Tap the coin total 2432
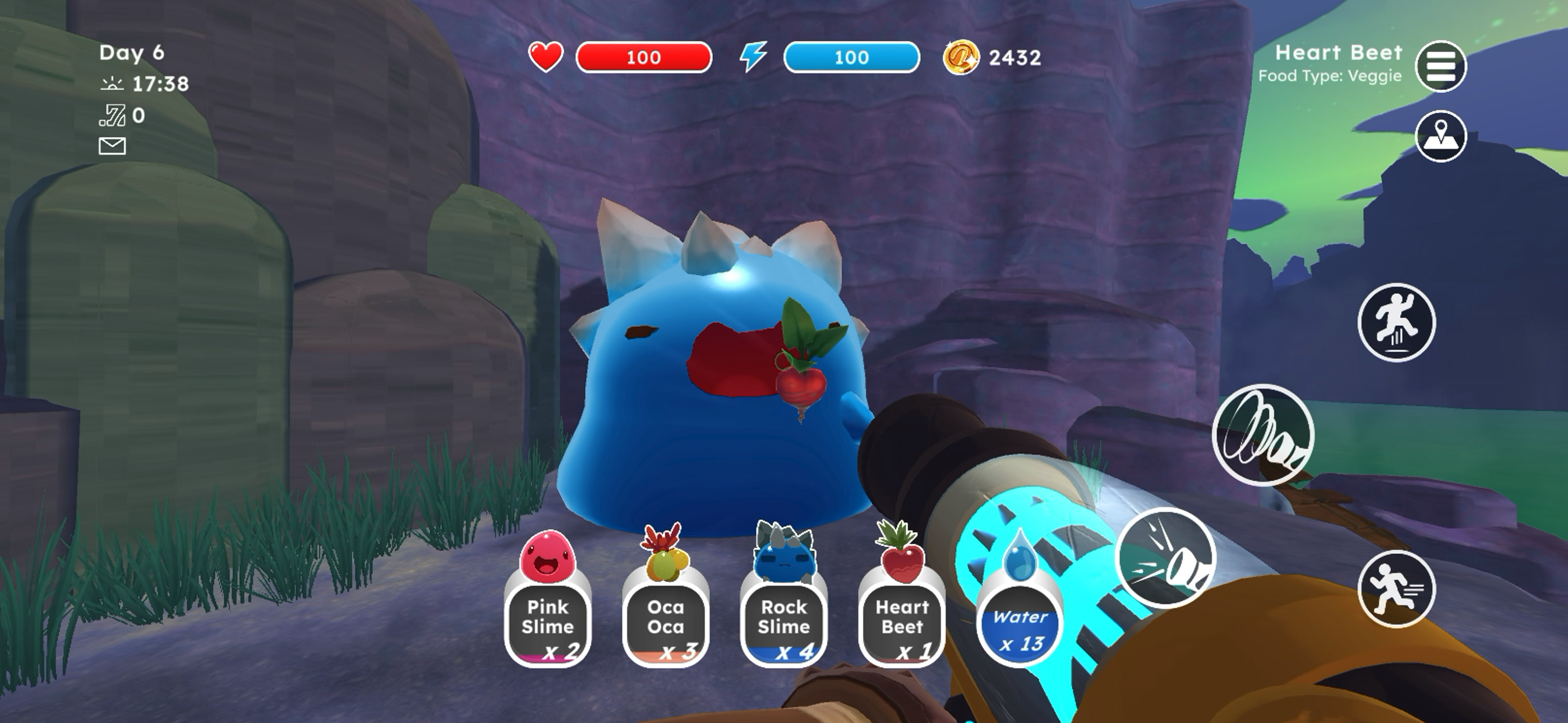Image resolution: width=1568 pixels, height=723 pixels. (1014, 57)
